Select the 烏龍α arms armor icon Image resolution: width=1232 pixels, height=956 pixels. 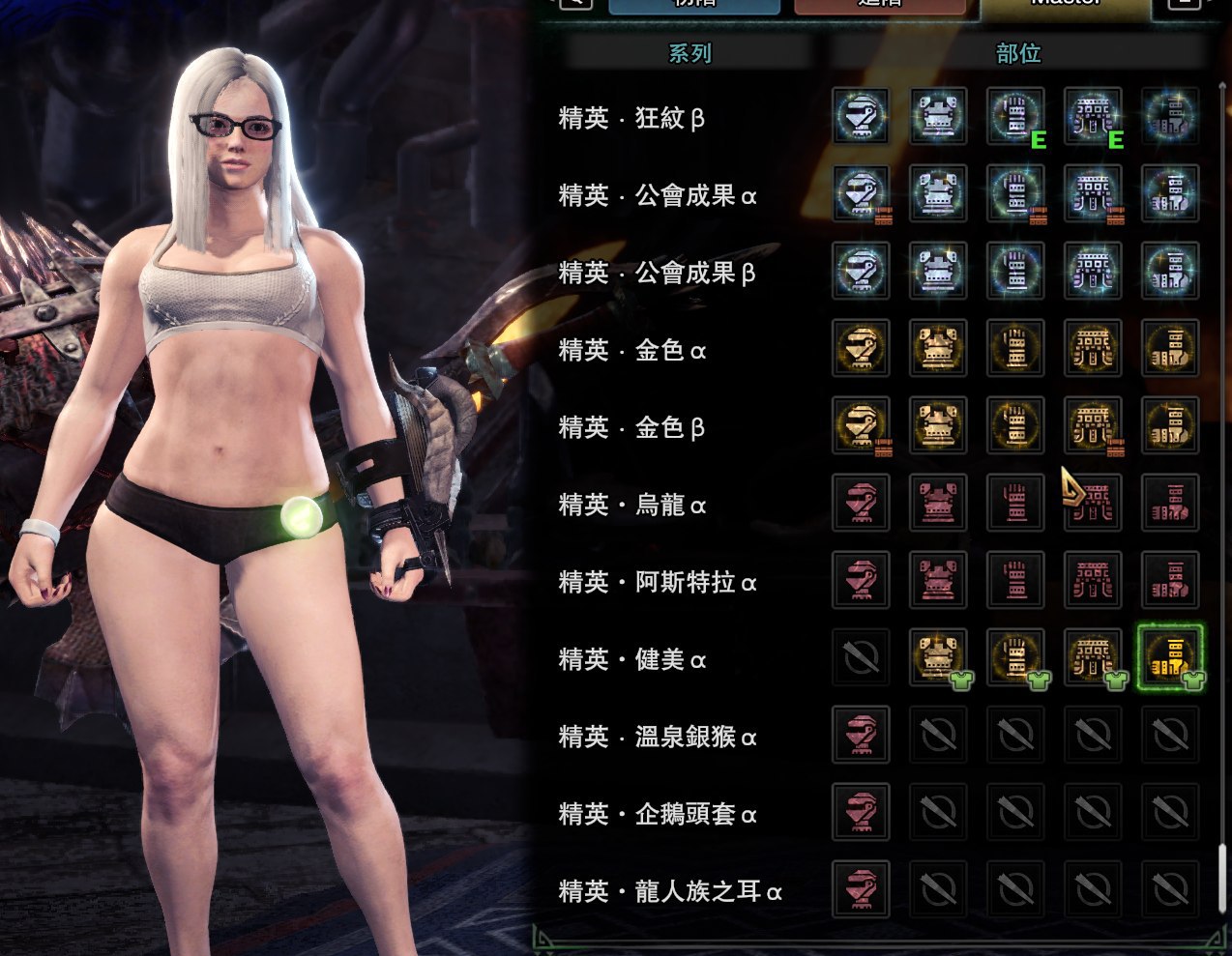(x=1015, y=503)
